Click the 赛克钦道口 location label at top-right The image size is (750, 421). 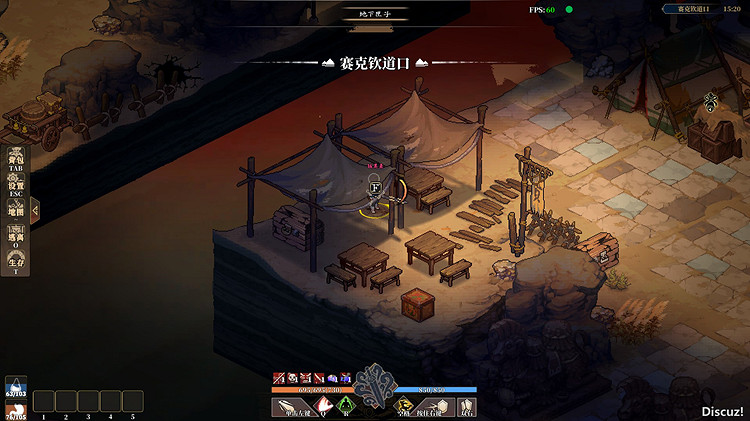pyautogui.click(x=693, y=8)
